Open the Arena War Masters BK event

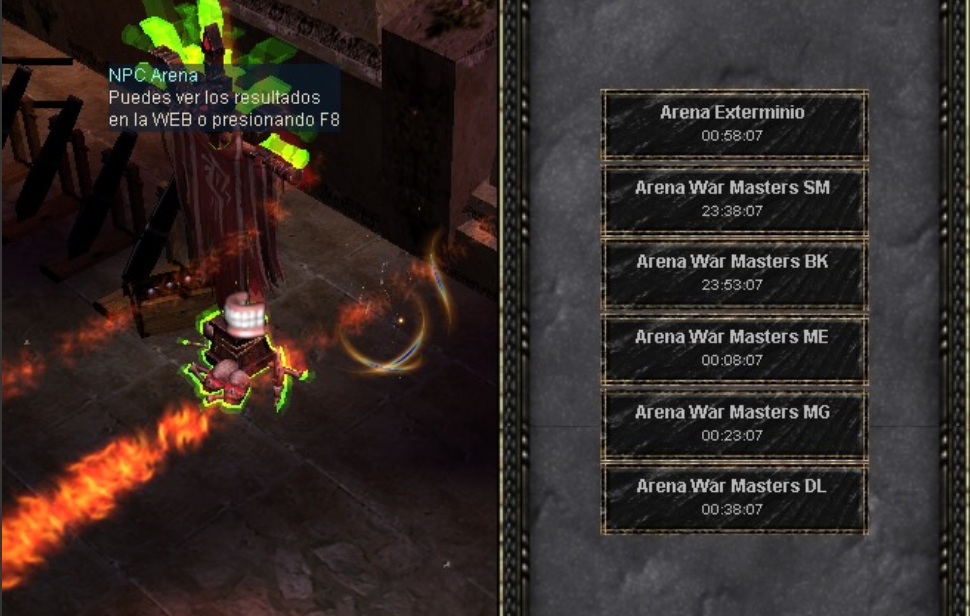[733, 273]
